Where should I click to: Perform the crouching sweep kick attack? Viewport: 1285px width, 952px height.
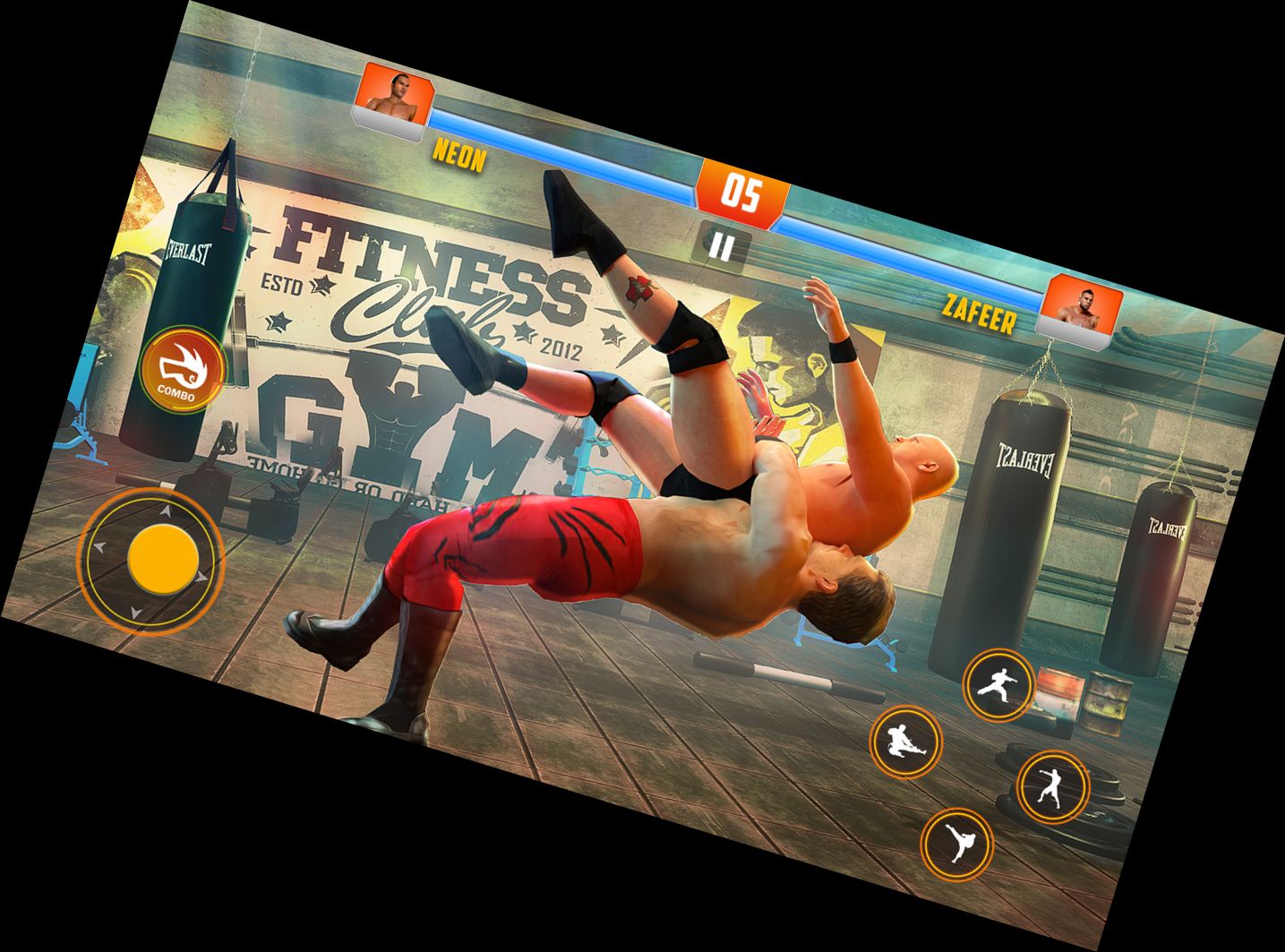coord(904,742)
